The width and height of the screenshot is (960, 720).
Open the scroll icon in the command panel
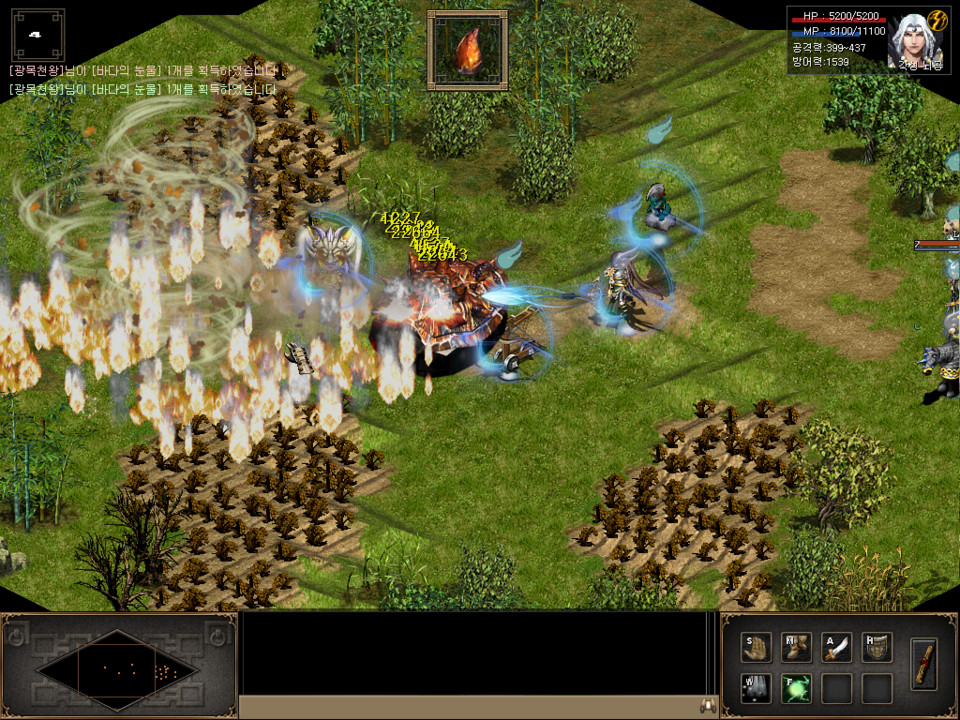click(925, 662)
